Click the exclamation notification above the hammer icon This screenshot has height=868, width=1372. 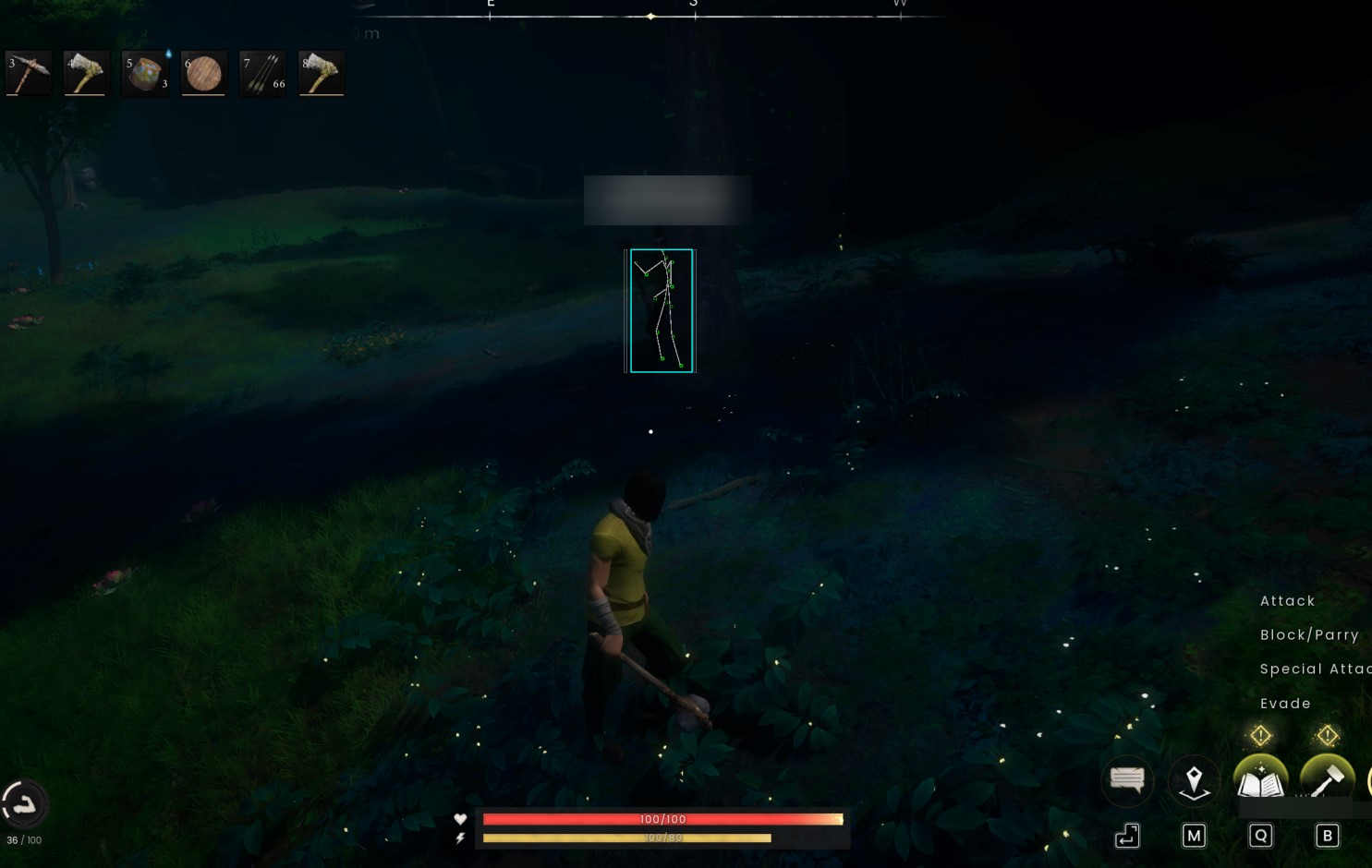[x=1327, y=736]
